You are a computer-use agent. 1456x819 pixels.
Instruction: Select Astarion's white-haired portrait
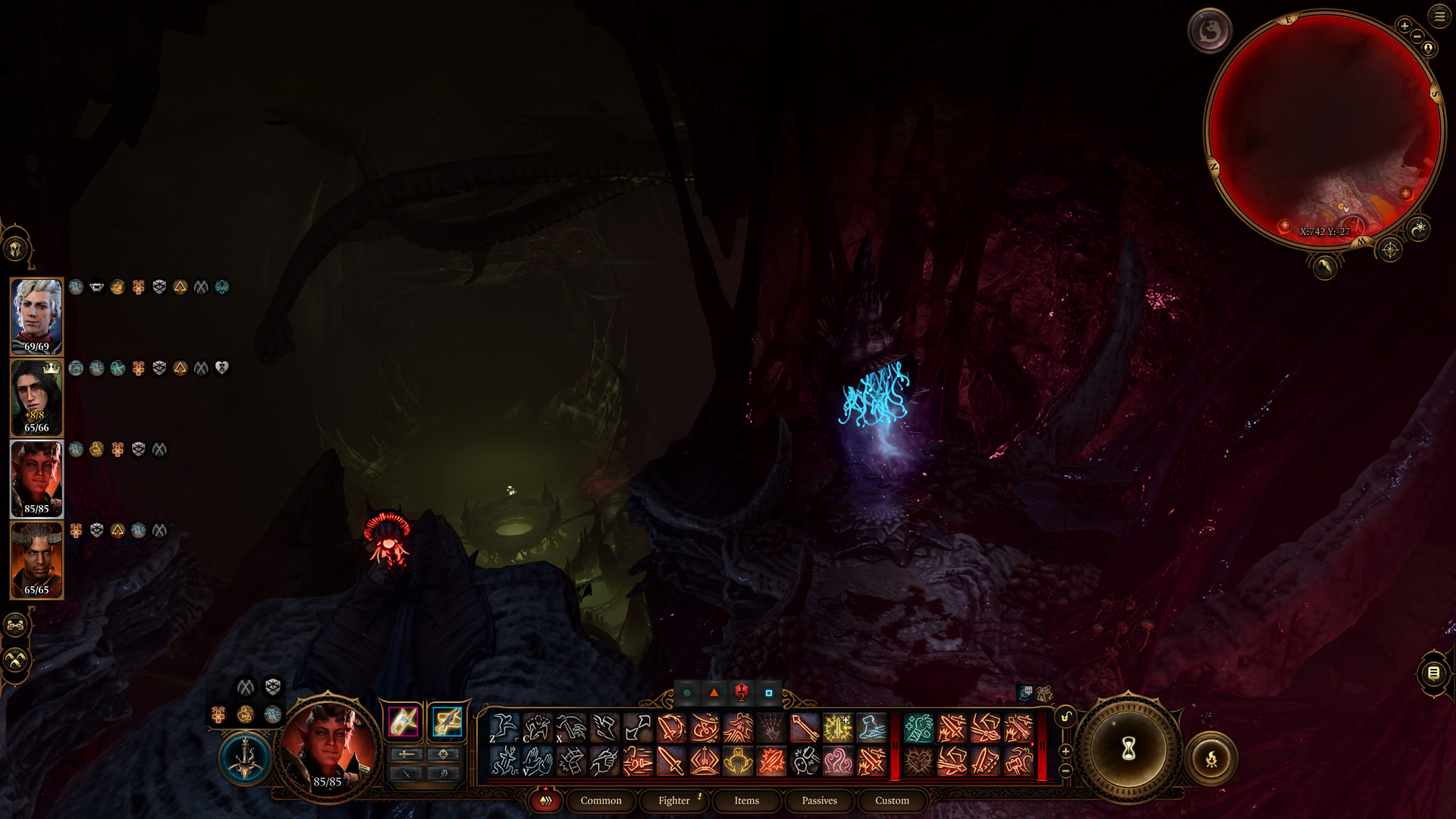36,316
